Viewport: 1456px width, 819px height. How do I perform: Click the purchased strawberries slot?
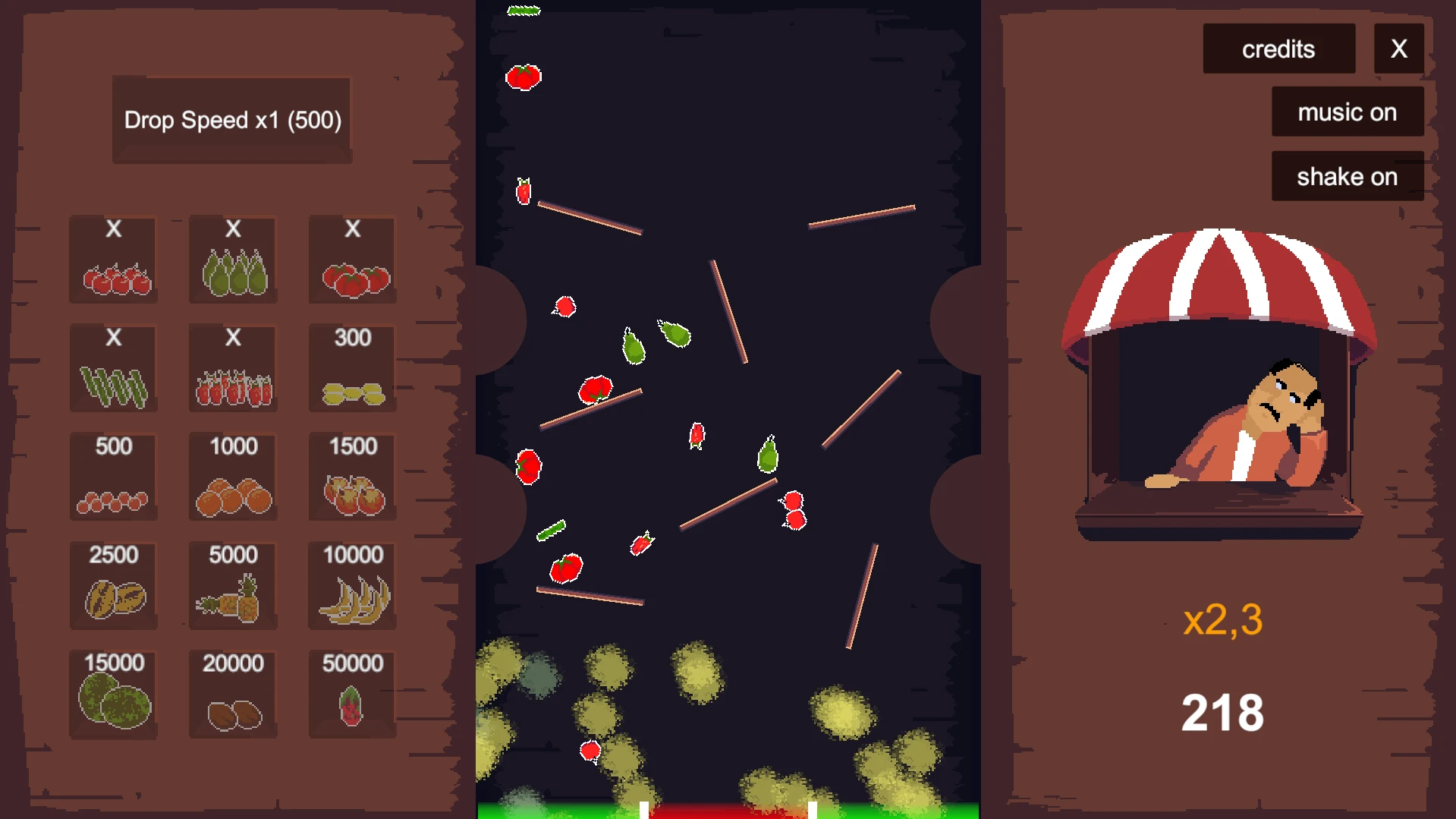[x=233, y=369]
